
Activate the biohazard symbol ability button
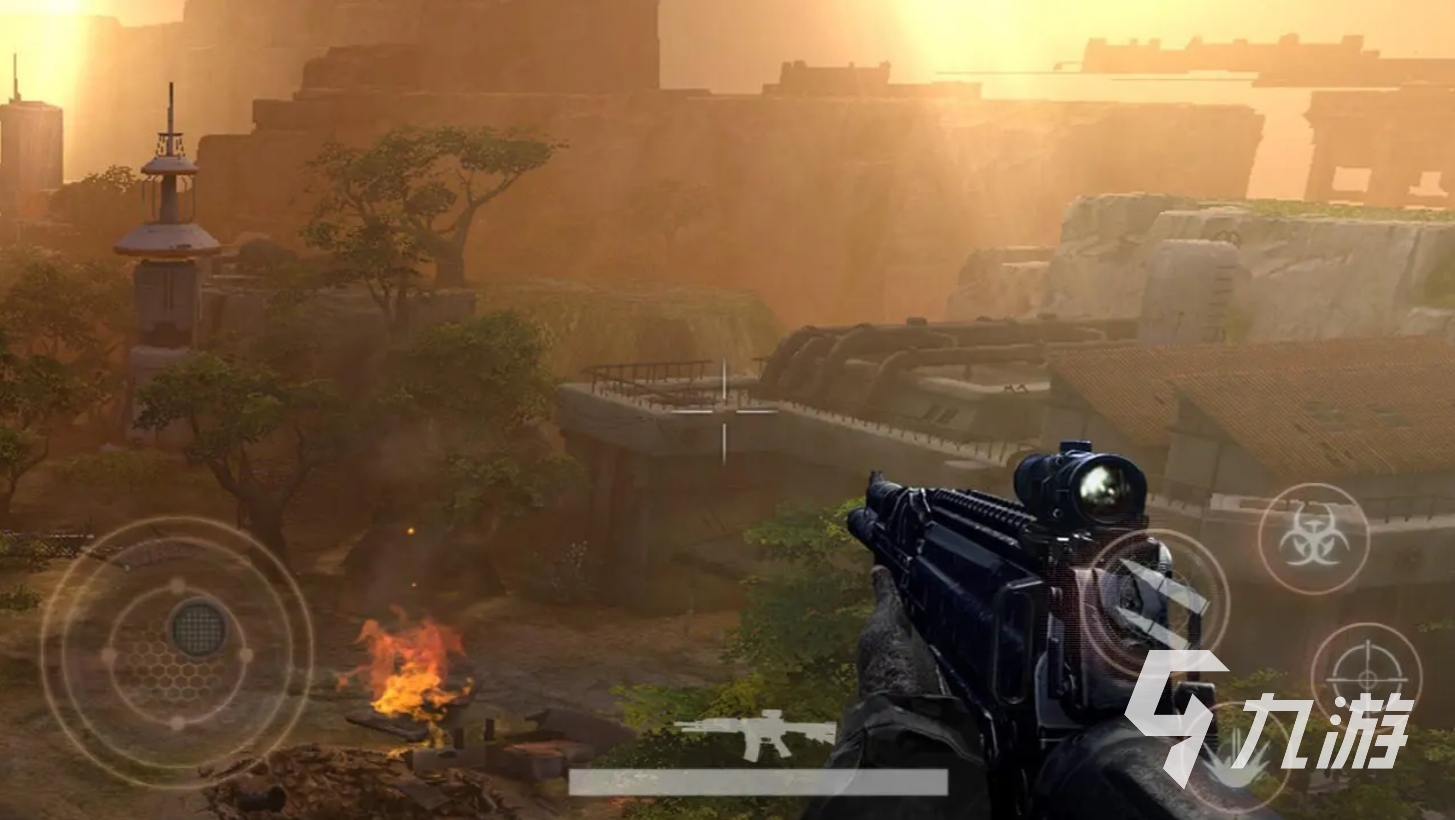[1313, 539]
